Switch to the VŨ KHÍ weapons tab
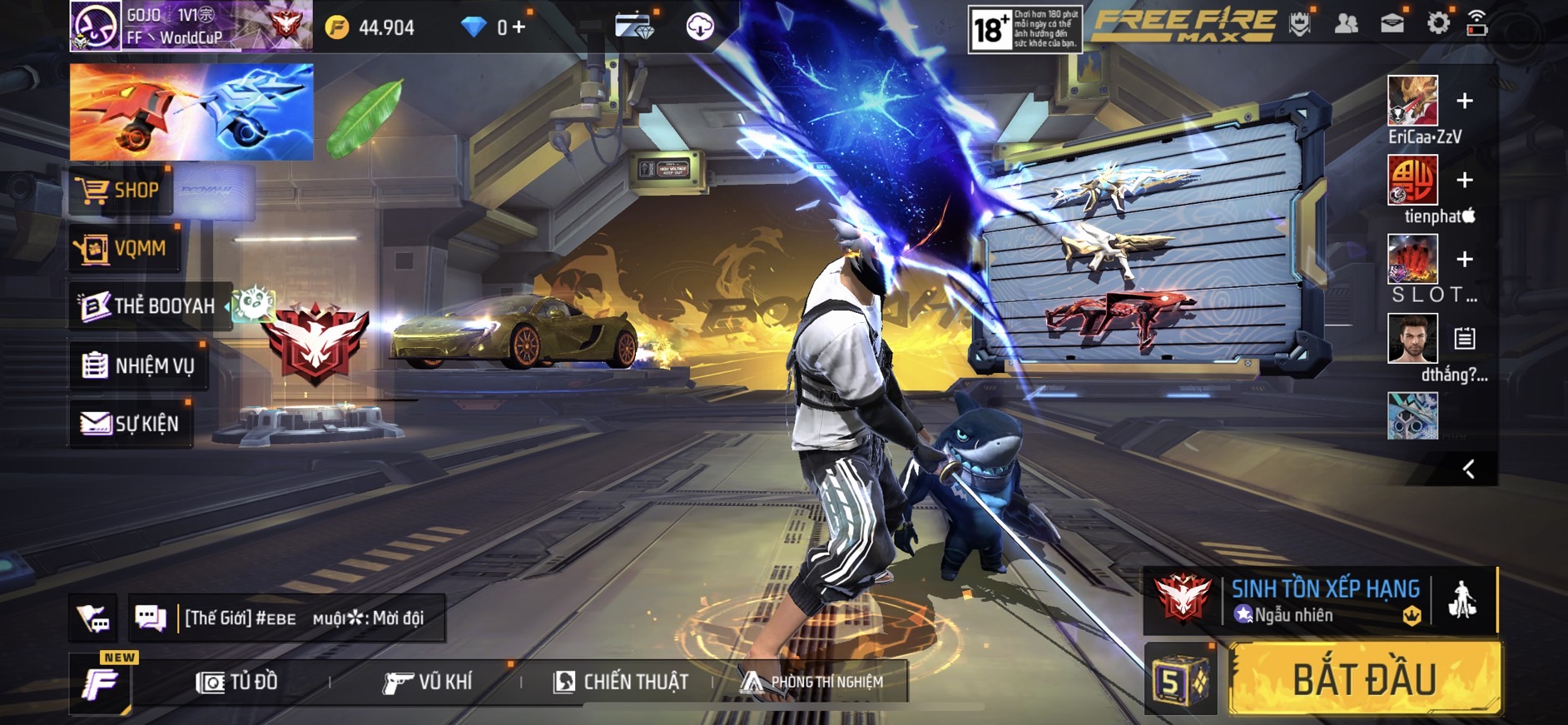The image size is (1568, 725). [x=428, y=683]
